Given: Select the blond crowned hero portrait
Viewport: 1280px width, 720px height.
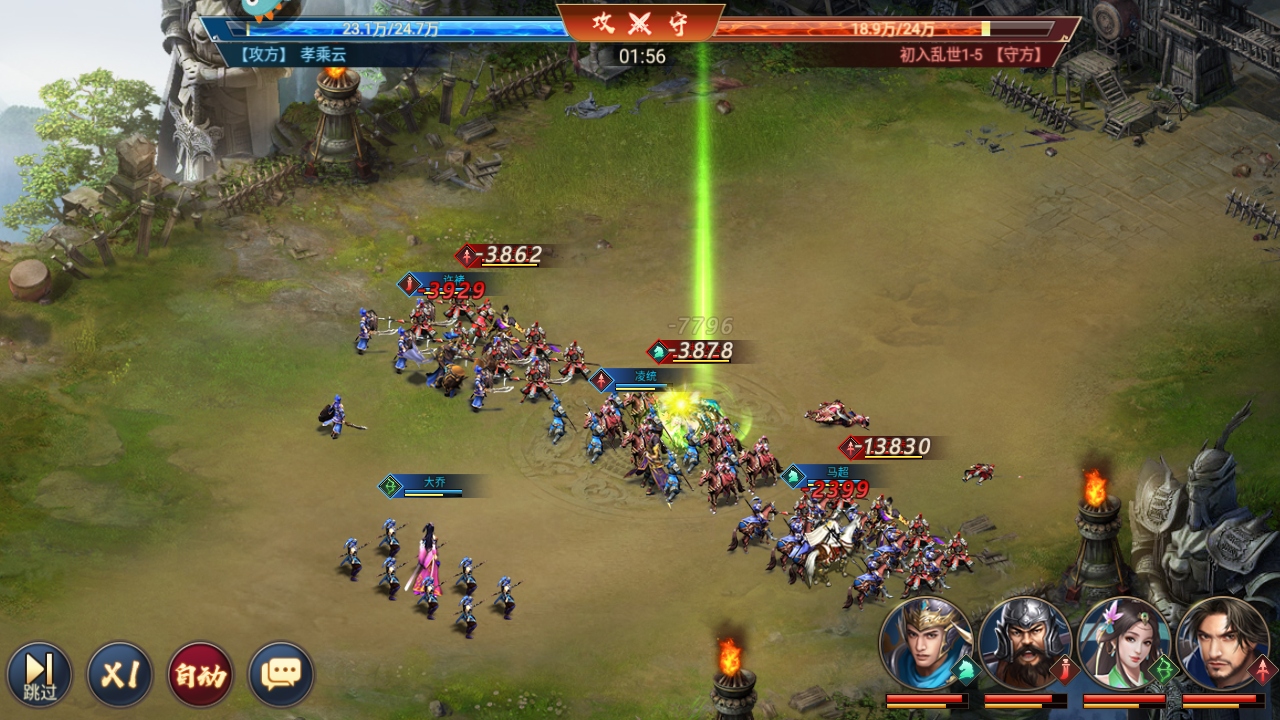Looking at the screenshot, I should tap(926, 644).
